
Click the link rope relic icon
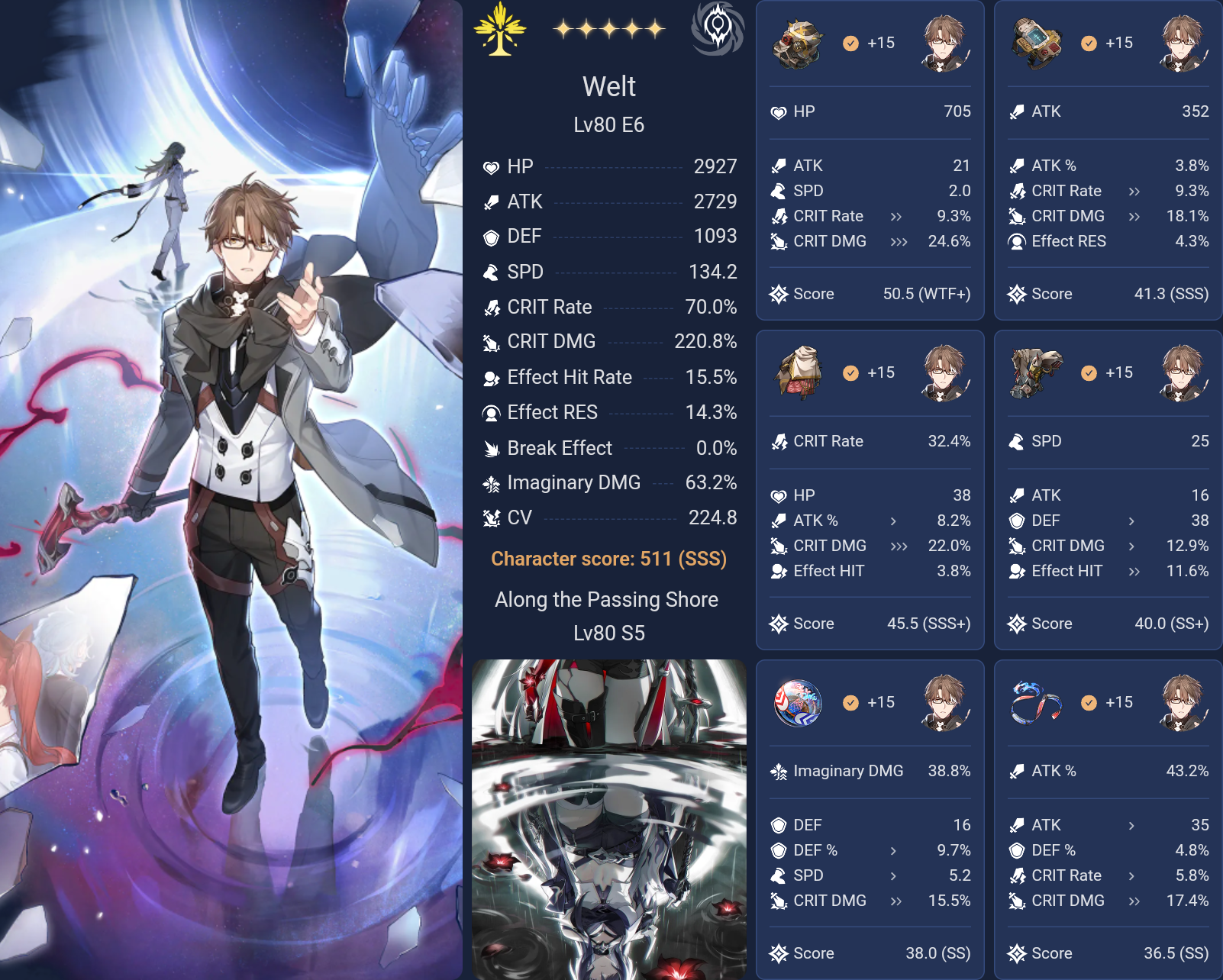(x=1037, y=703)
